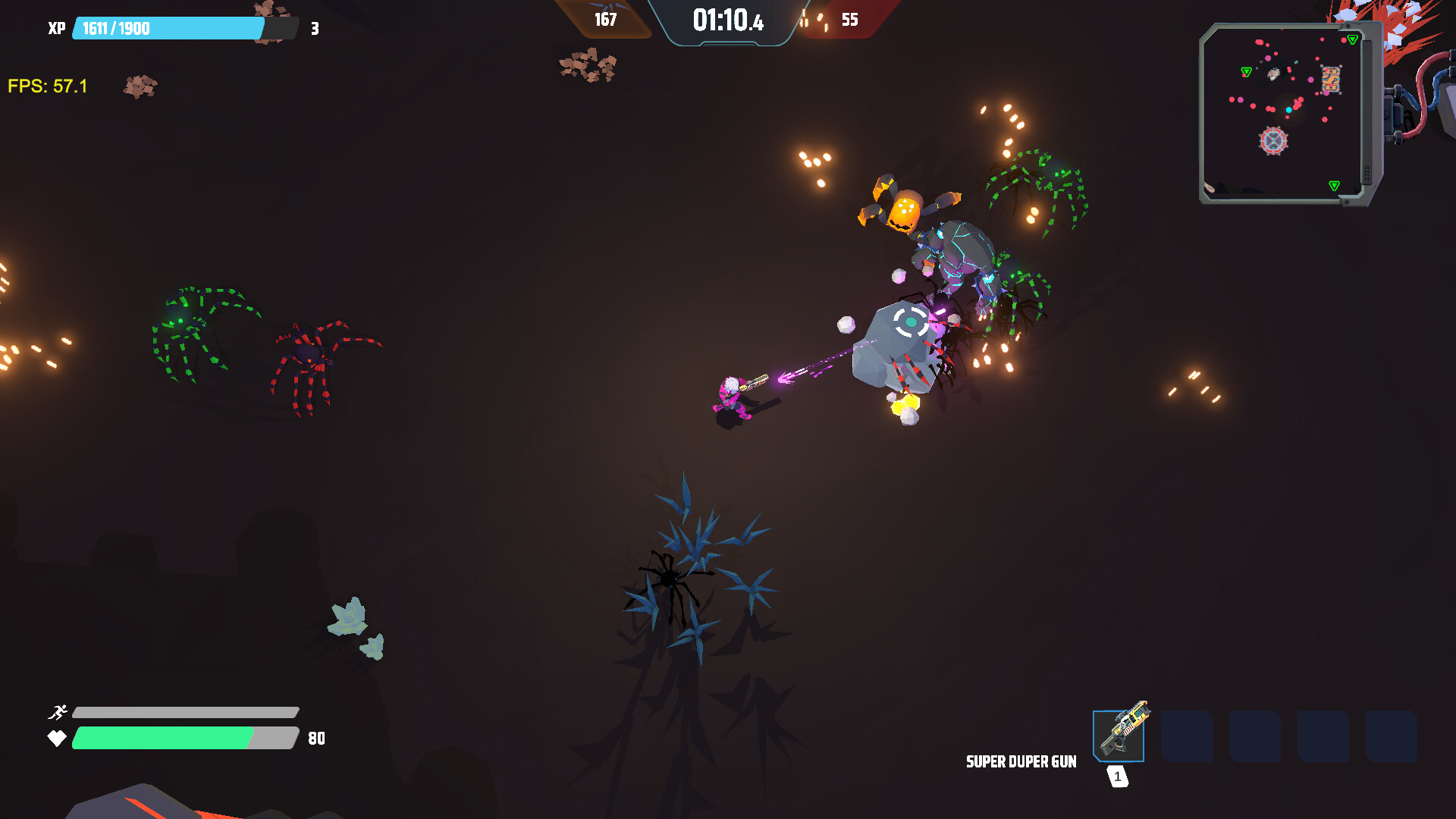This screenshot has width=1456, height=819.
Task: Click the weapon hotkey badge labeled 1
Action: point(1116,775)
